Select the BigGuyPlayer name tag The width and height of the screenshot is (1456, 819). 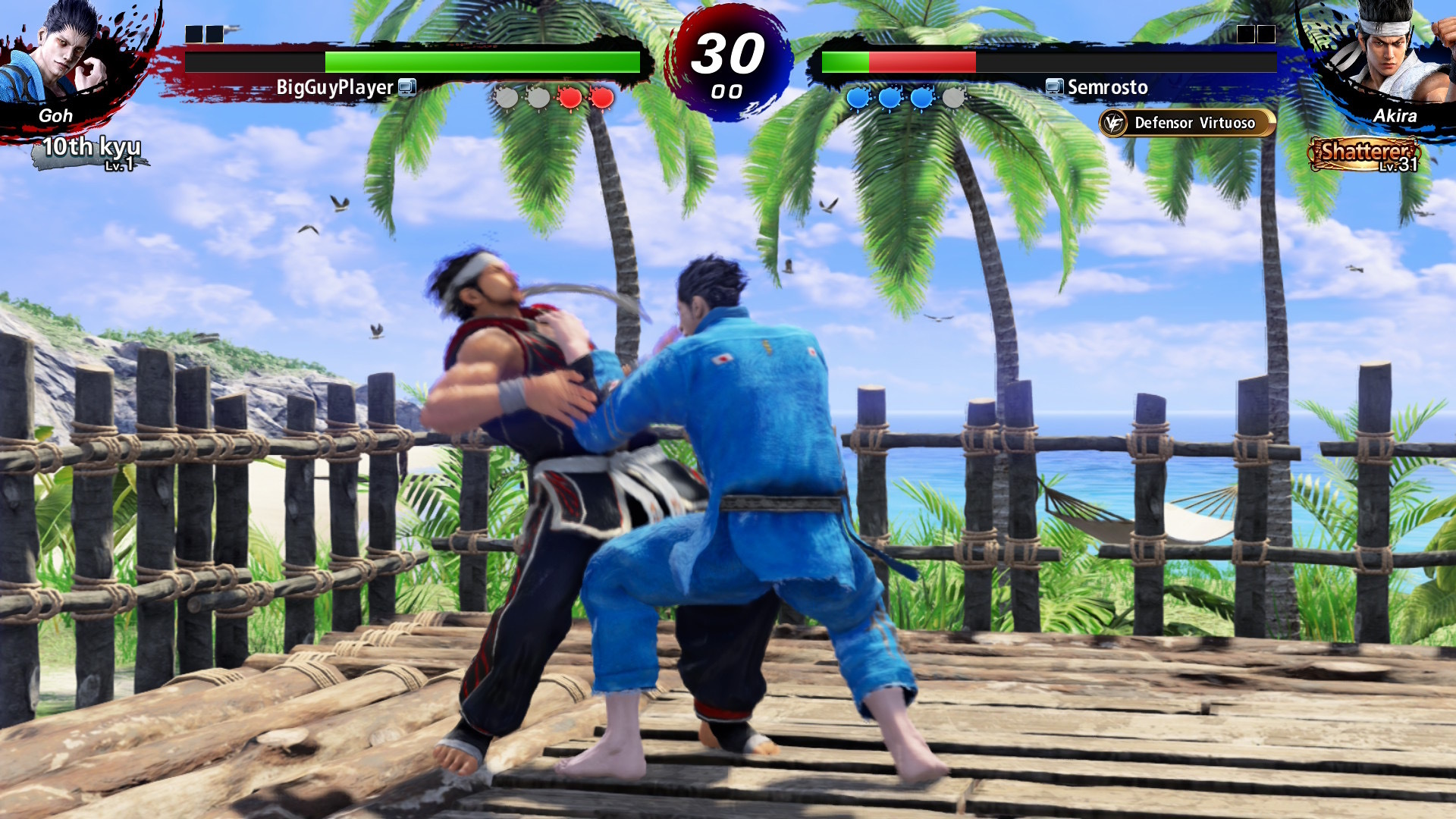tap(334, 88)
